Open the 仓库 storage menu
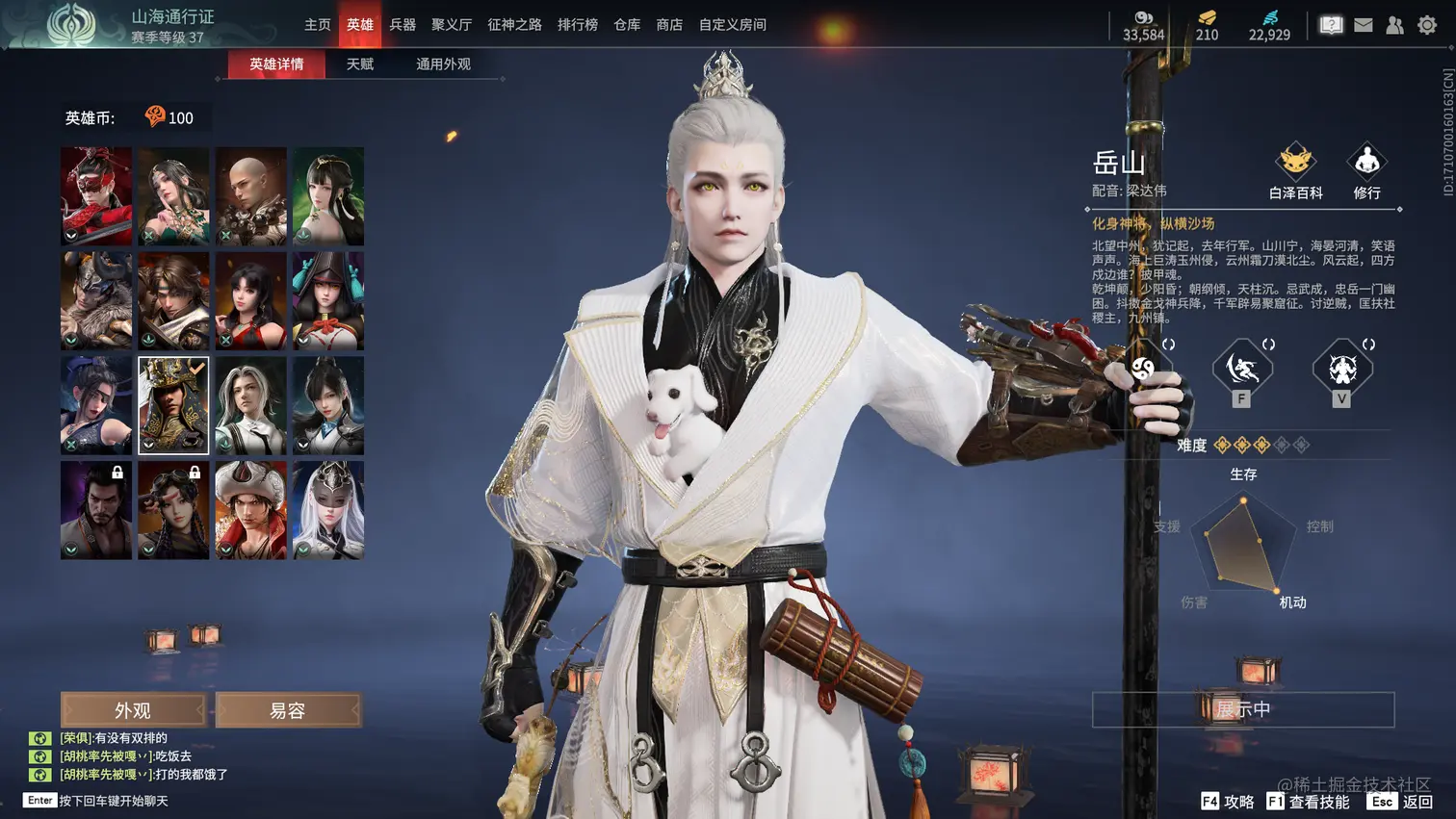The height and width of the screenshot is (819, 1456). 627,25
